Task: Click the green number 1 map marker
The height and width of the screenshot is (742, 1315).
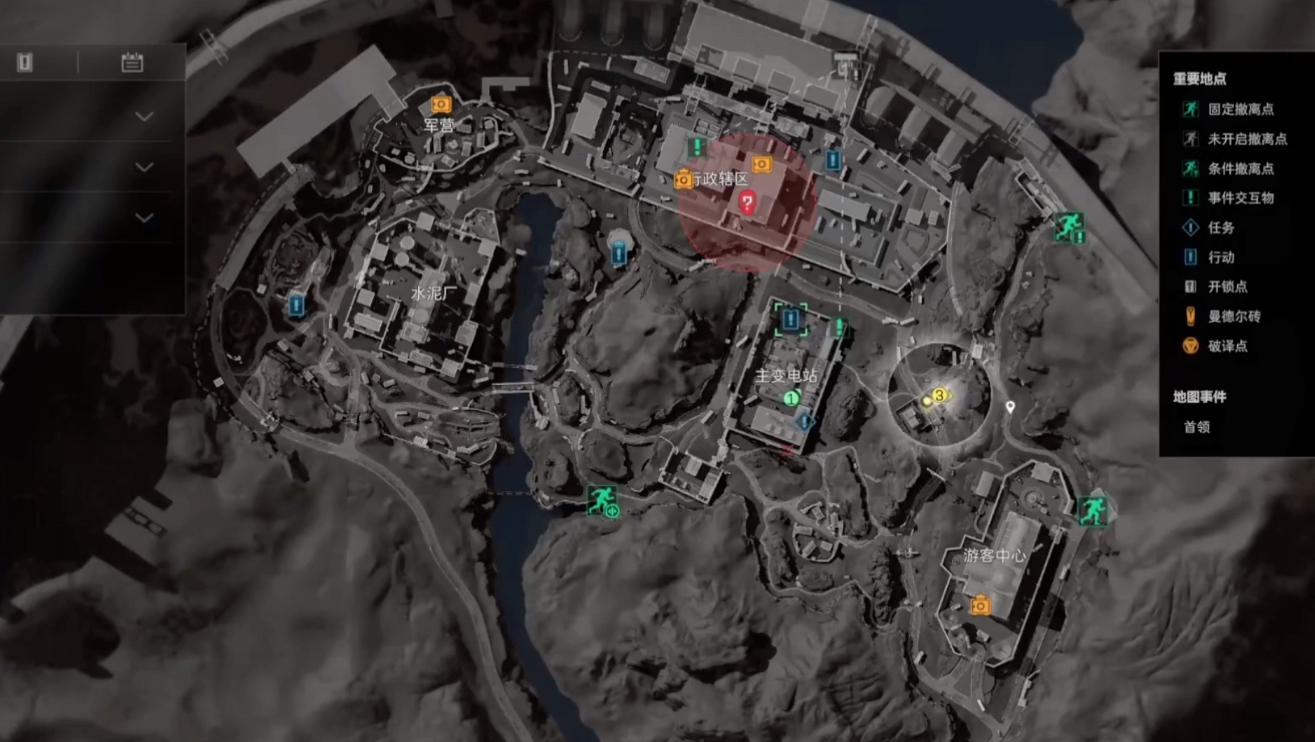Action: [791, 398]
